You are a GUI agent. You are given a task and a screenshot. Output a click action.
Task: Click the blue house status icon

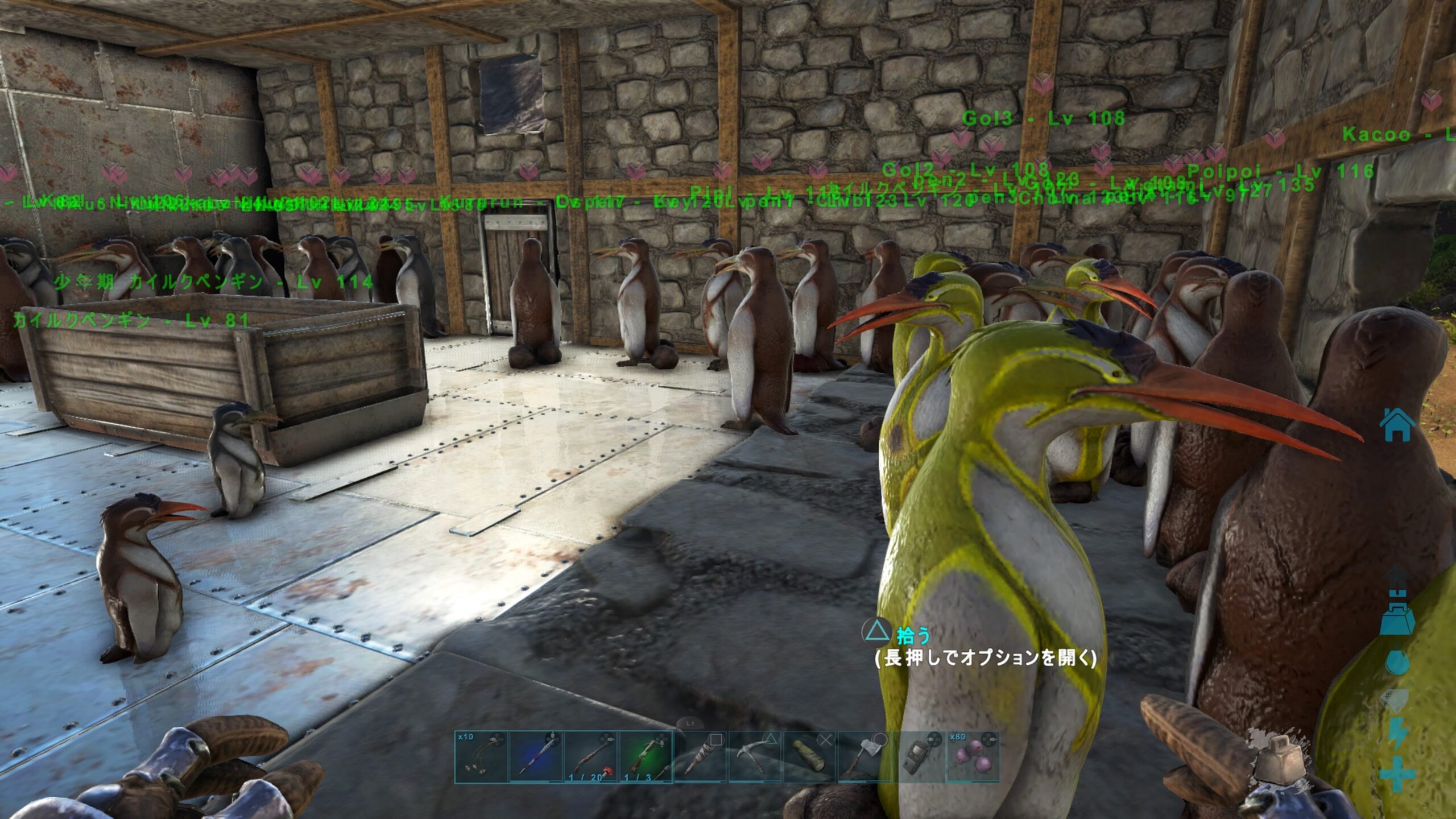(x=1397, y=426)
